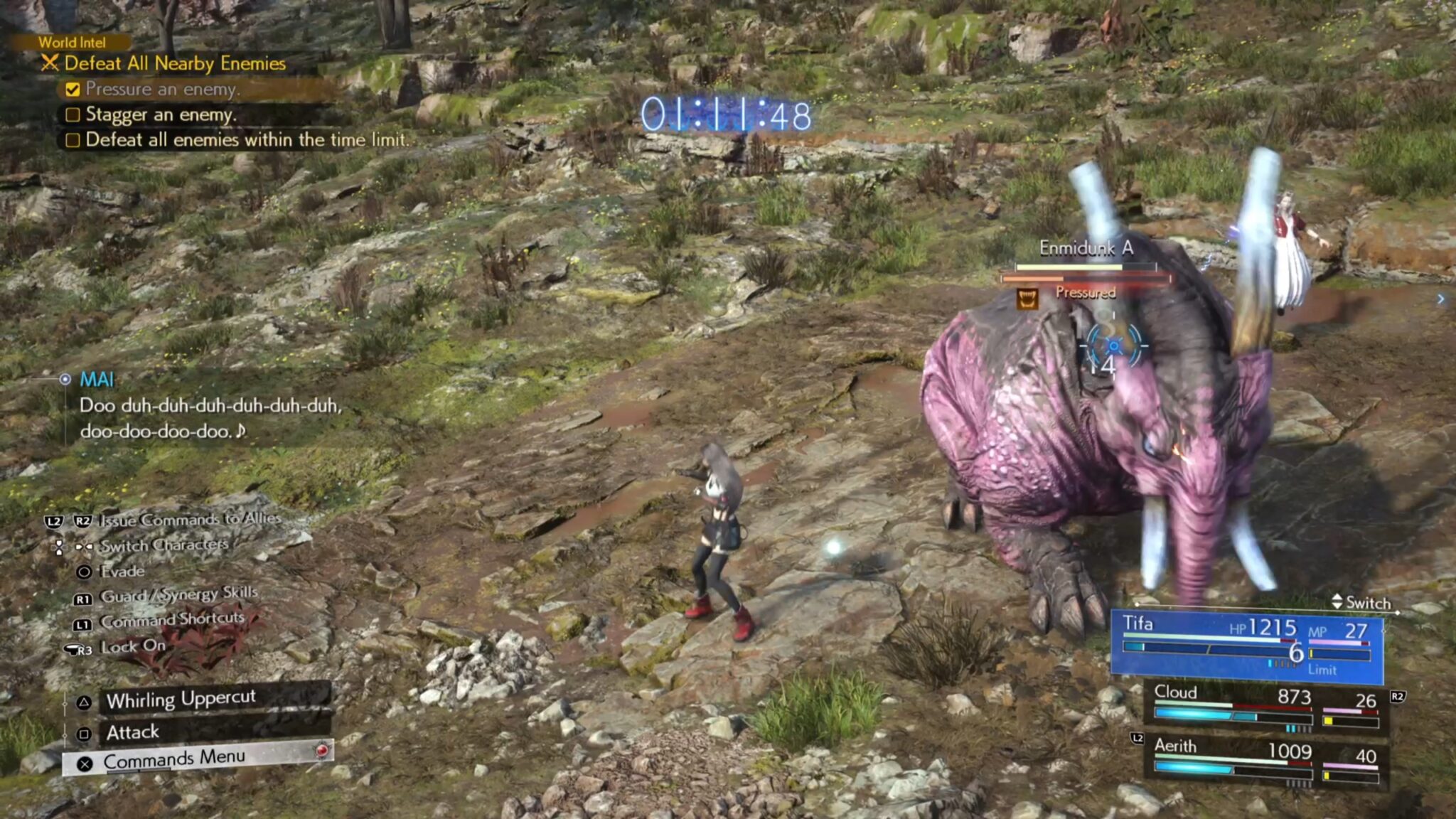The width and height of the screenshot is (1456, 819).
Task: Select the Stagger an enemy objective
Action: [161, 114]
